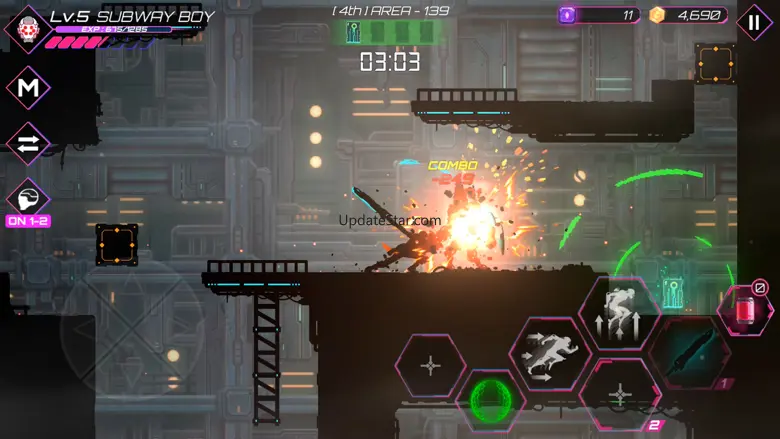Use the crosshair skill slot marked 2
780x439 pixels.
[621, 395]
